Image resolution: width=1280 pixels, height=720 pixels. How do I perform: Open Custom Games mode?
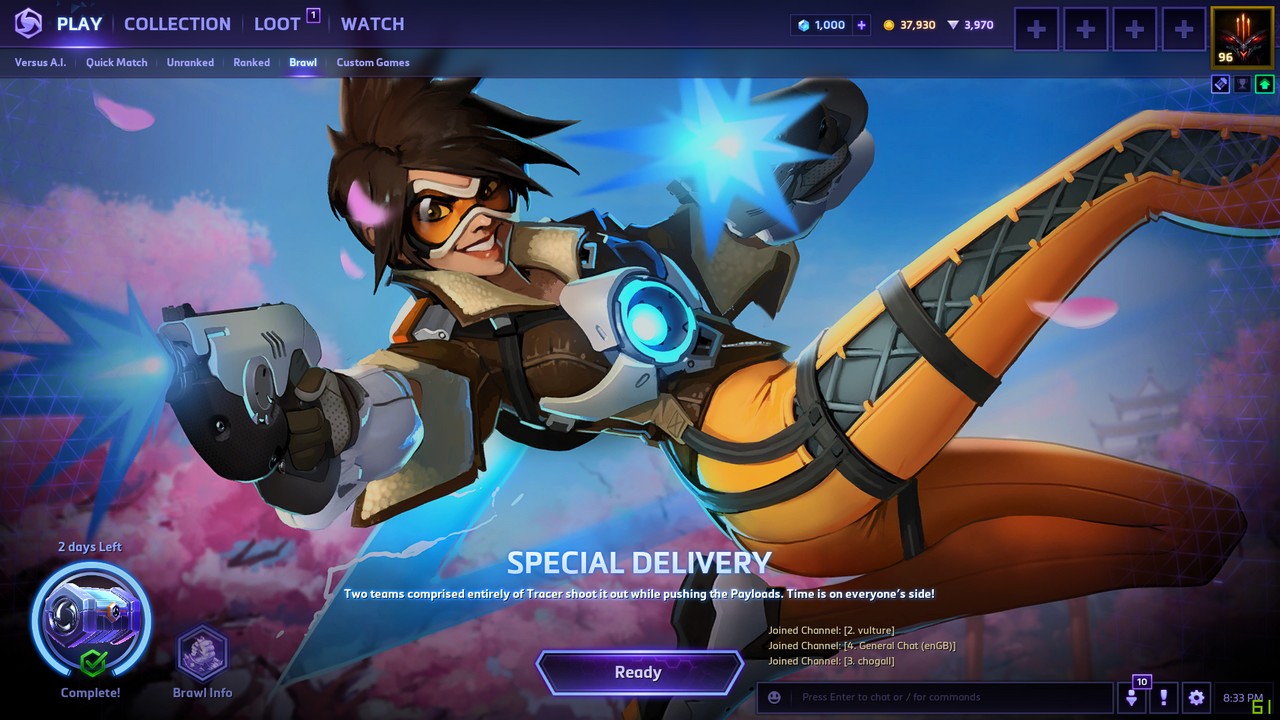372,62
